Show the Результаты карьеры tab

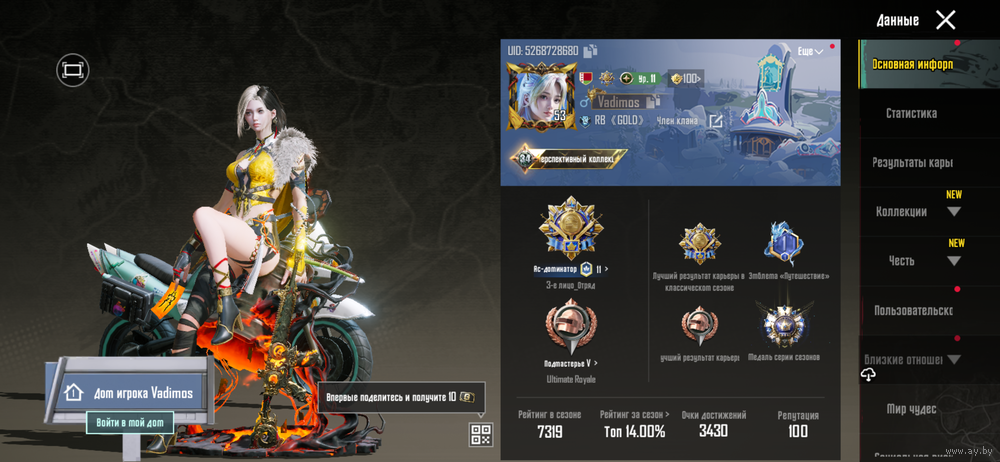tap(912, 162)
